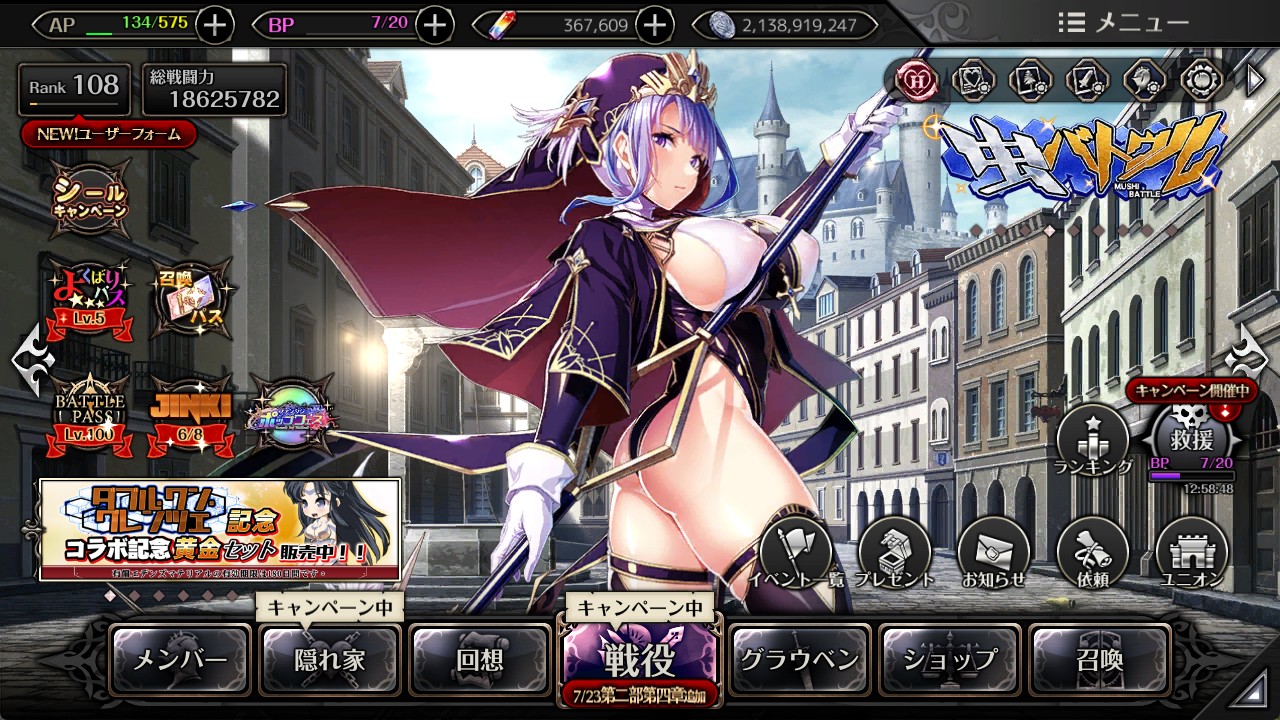The width and height of the screenshot is (1280, 720).
Task: Open the 召喚 summon screen
Action: 1099,660
